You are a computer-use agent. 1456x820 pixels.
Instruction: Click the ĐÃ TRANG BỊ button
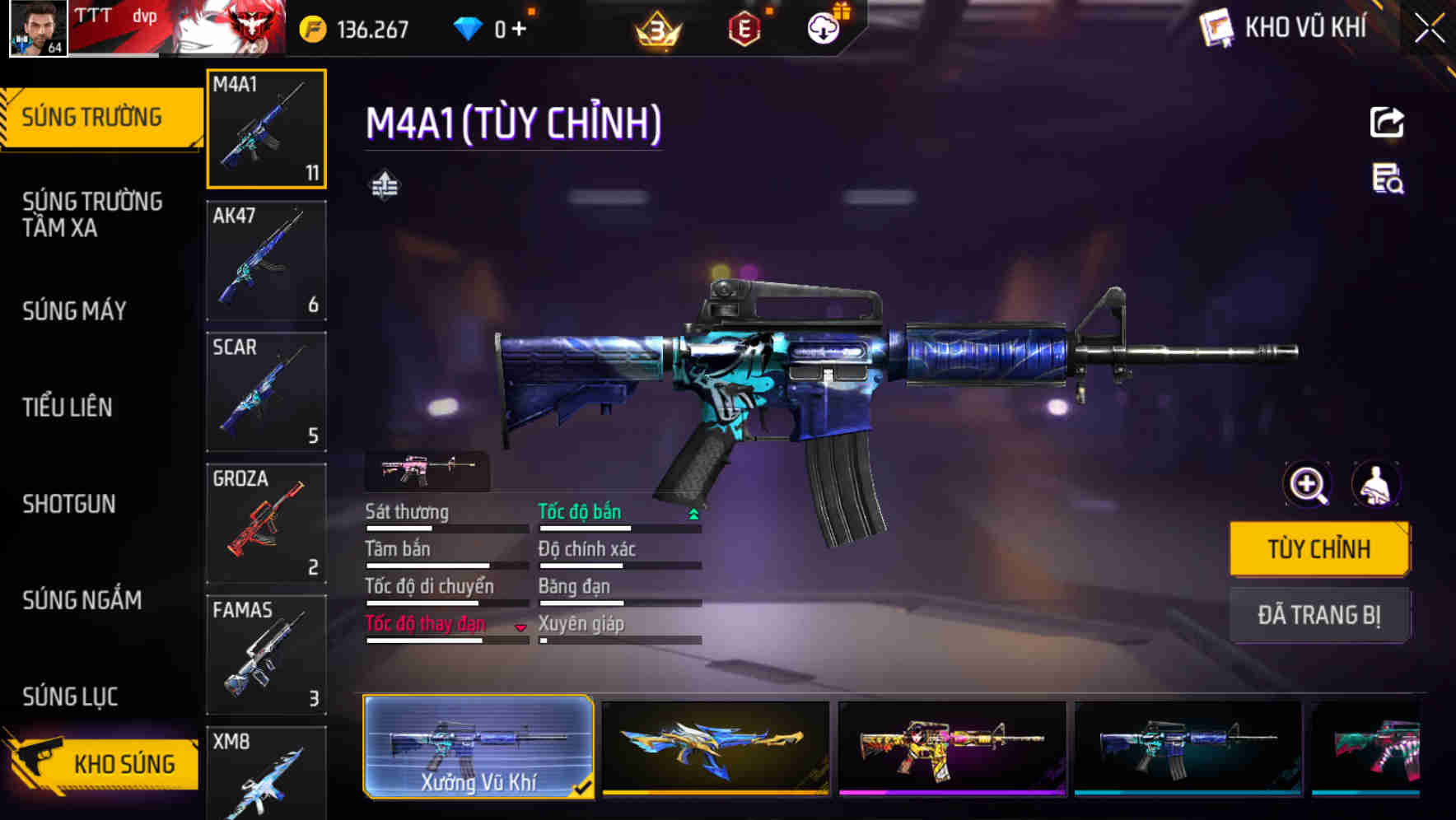1320,614
